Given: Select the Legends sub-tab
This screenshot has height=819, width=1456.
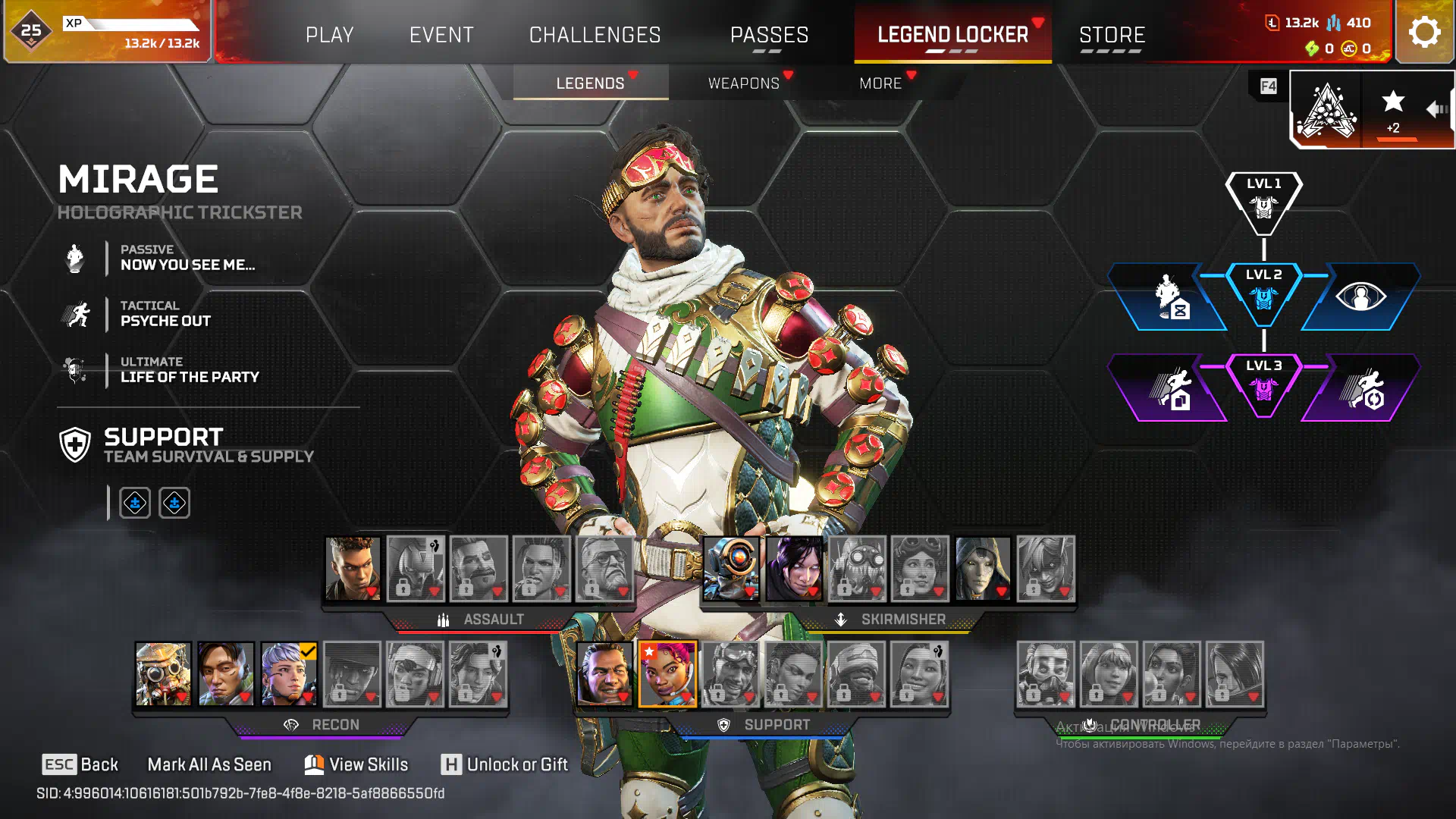Looking at the screenshot, I should pyautogui.click(x=590, y=83).
